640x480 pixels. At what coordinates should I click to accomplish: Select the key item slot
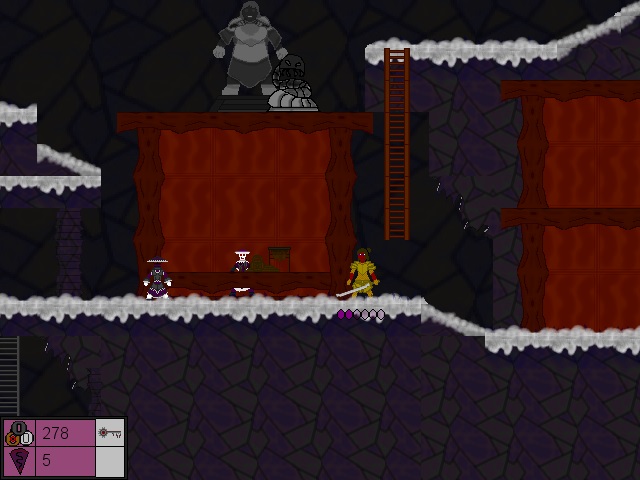coord(110,433)
